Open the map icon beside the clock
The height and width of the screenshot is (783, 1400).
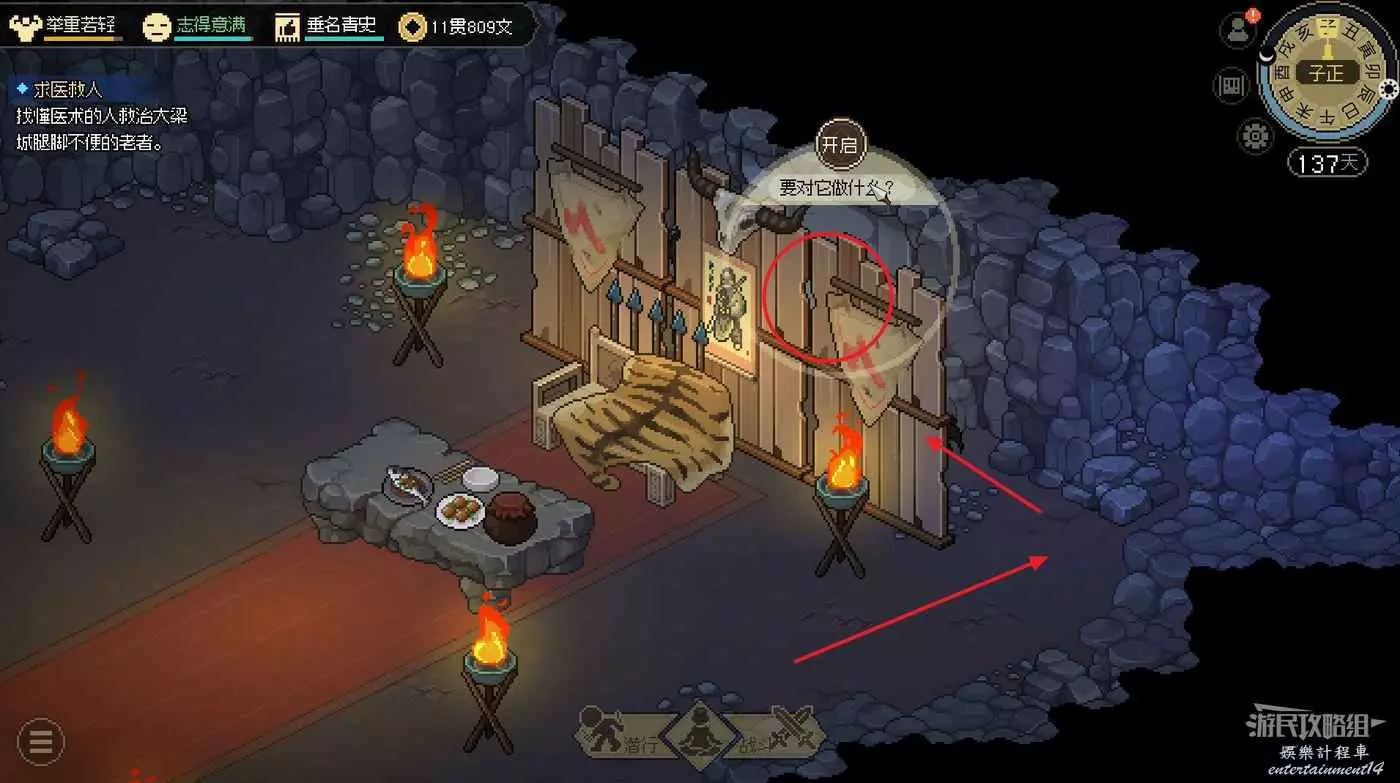1231,86
